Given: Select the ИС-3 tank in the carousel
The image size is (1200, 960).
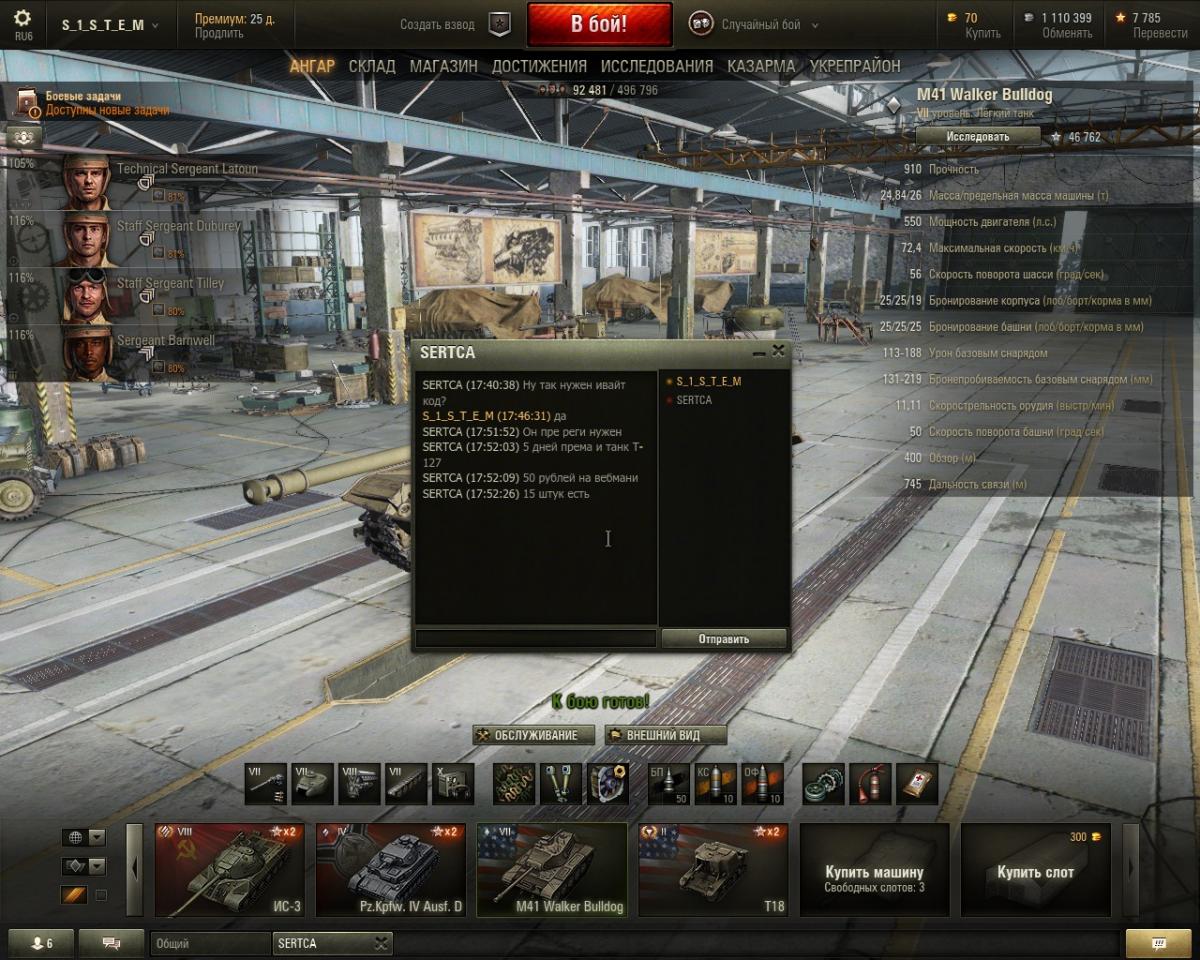Looking at the screenshot, I should click(229, 870).
